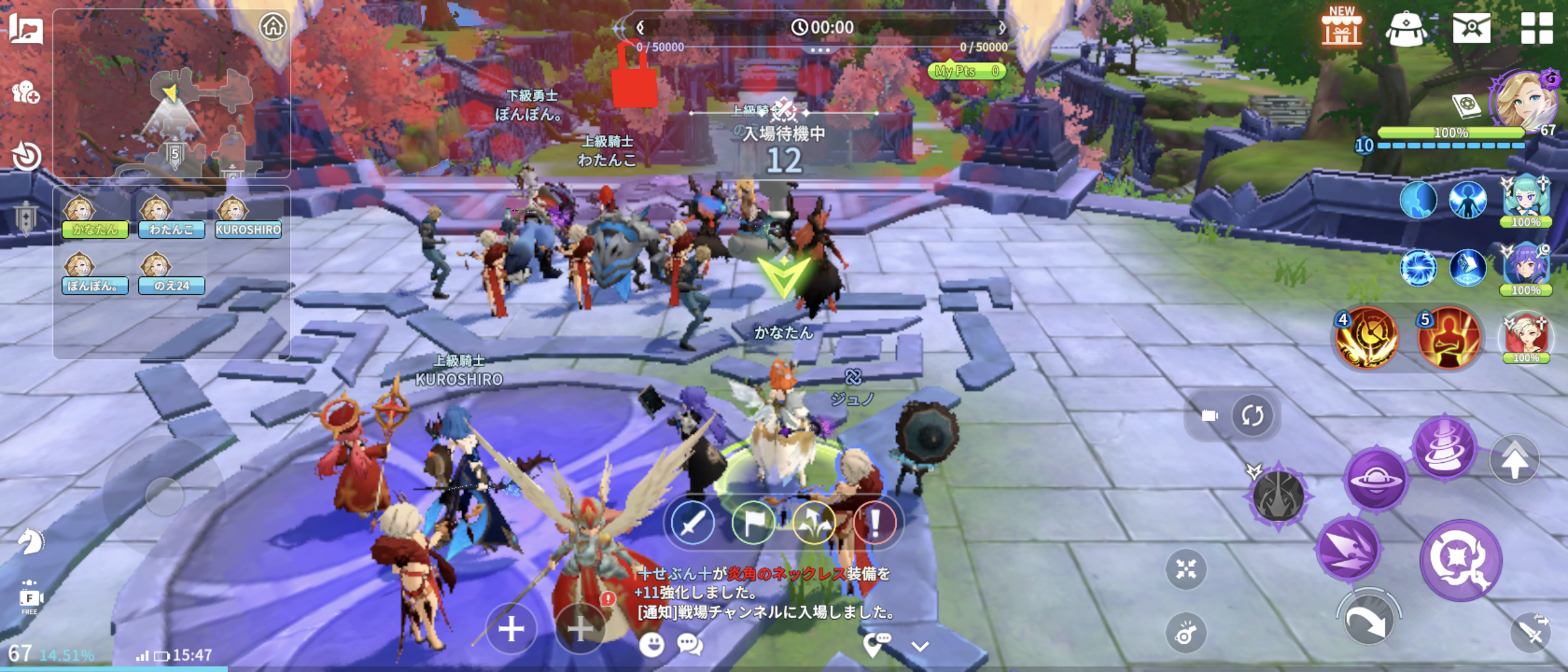Screen dimensions: 1568x672
Task: Open the emoji smiley menu
Action: click(x=651, y=645)
